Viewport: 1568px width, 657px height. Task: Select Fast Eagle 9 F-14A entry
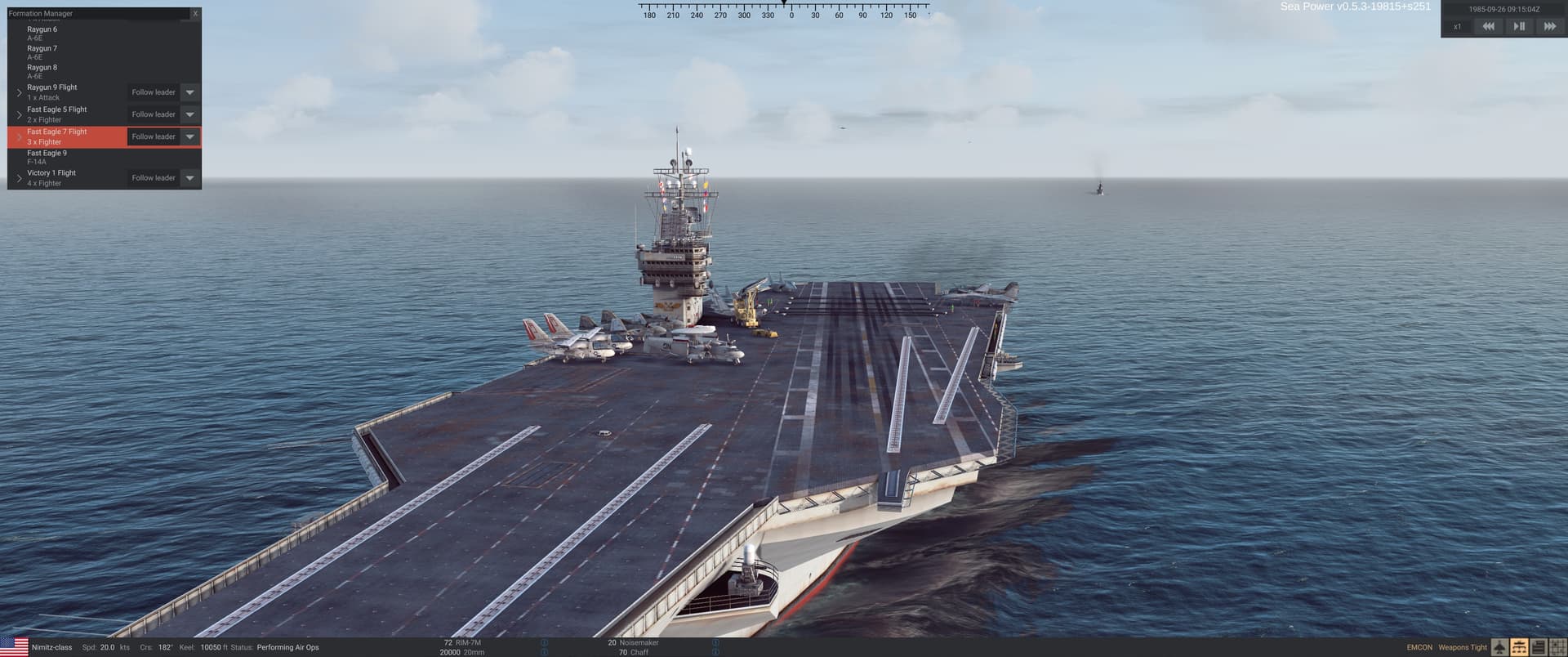pyautogui.click(x=47, y=157)
